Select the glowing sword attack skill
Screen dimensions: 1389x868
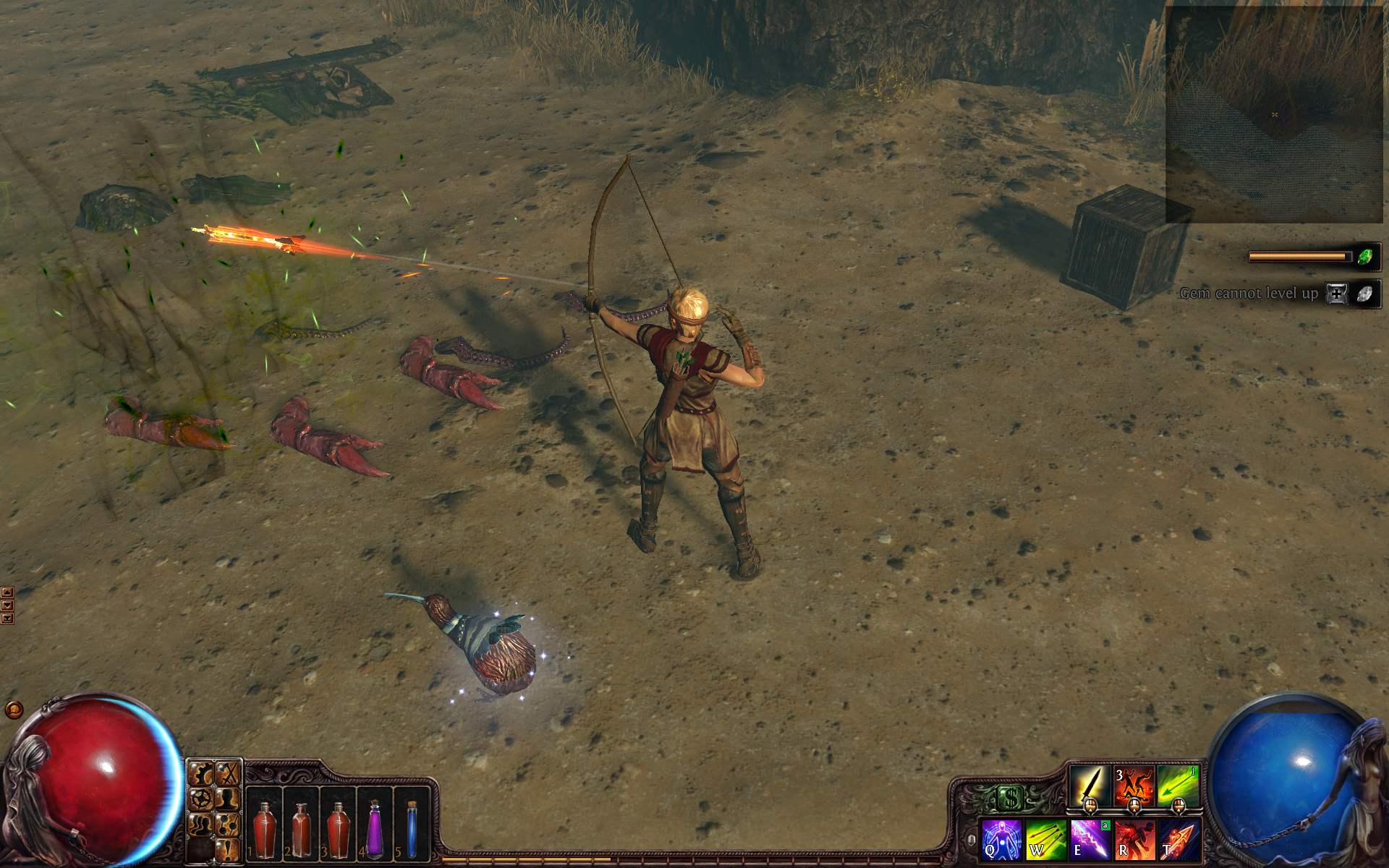click(1090, 785)
